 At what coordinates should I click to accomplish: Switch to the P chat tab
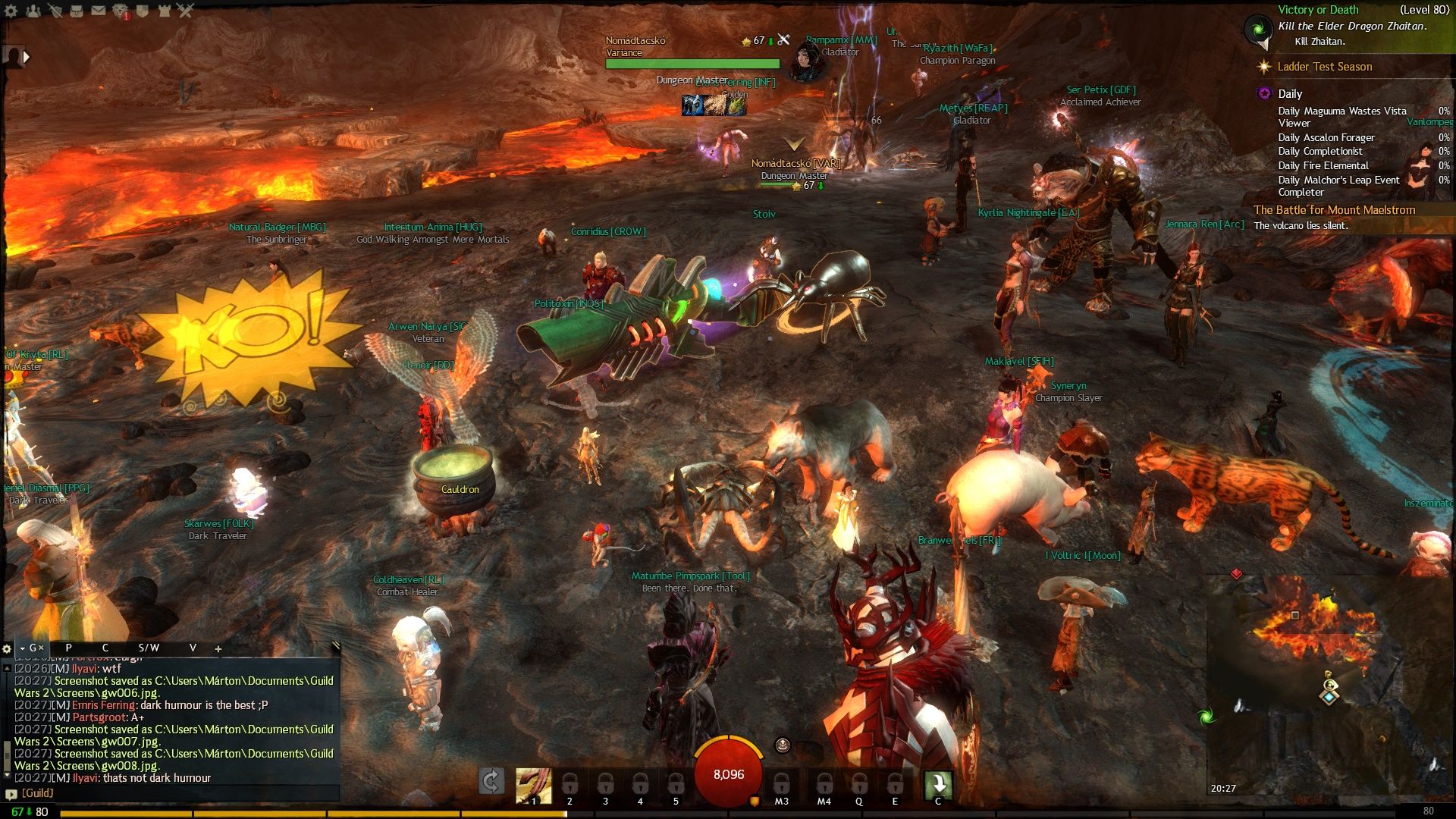point(68,648)
